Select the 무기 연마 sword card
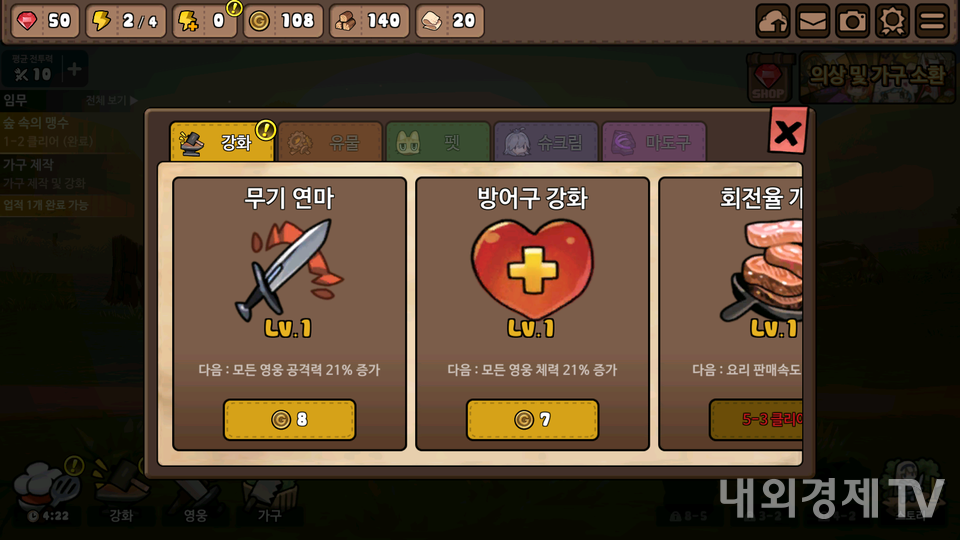Screen dimensions: 960x540 (289, 270)
